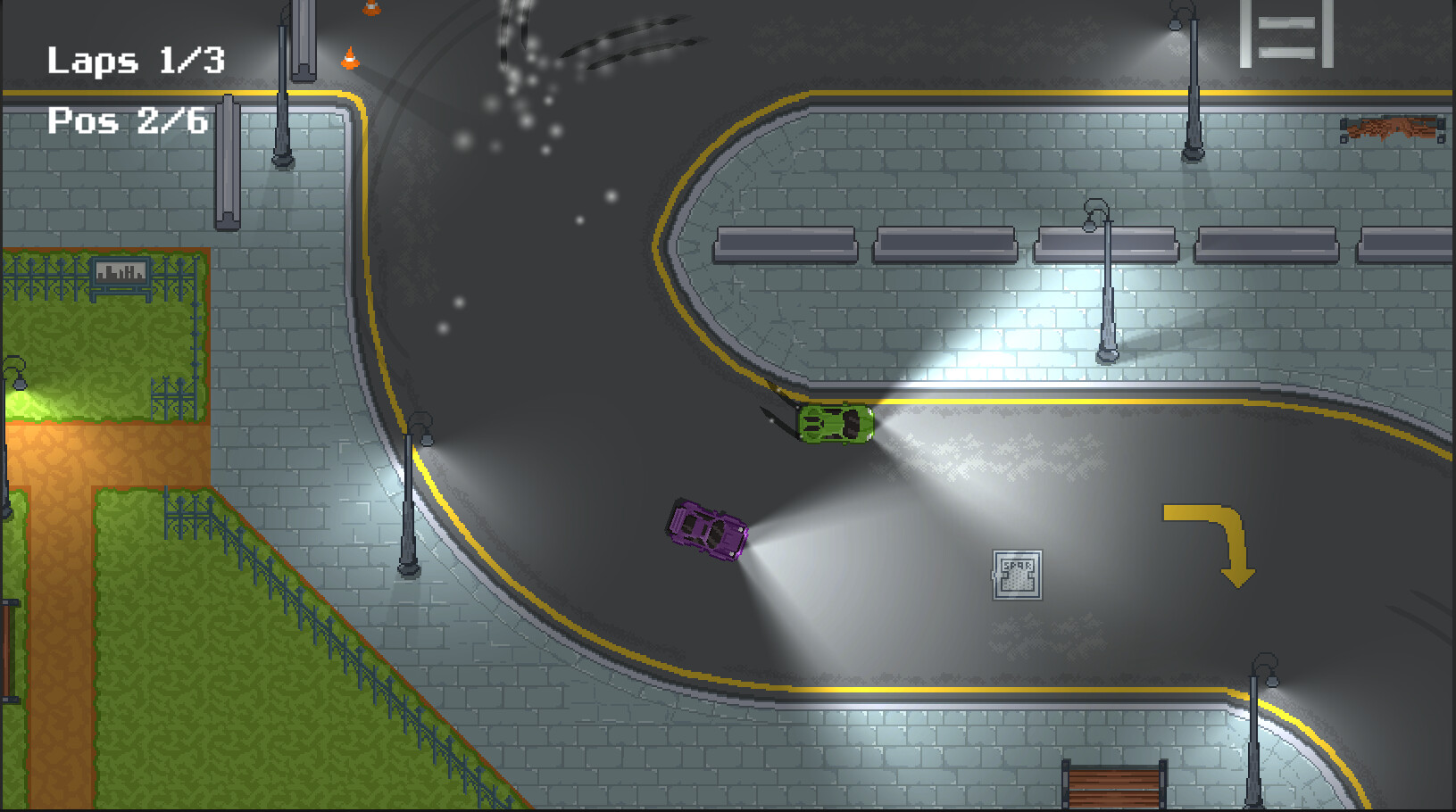
Task: Click the SPQR manhole cover
Action: [x=1018, y=576]
